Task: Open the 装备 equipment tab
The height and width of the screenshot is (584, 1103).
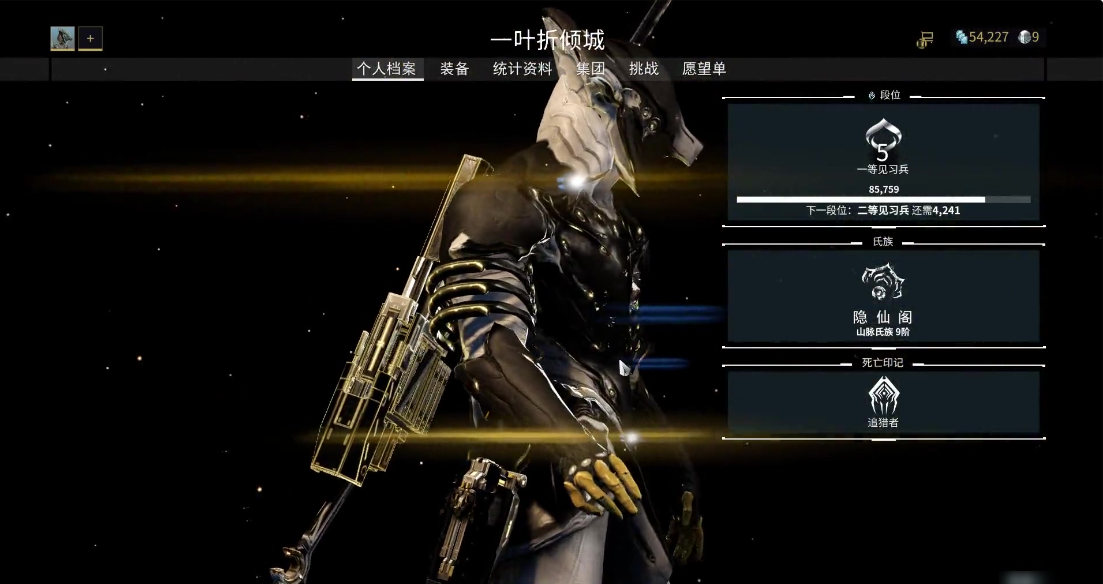Action: coord(455,69)
